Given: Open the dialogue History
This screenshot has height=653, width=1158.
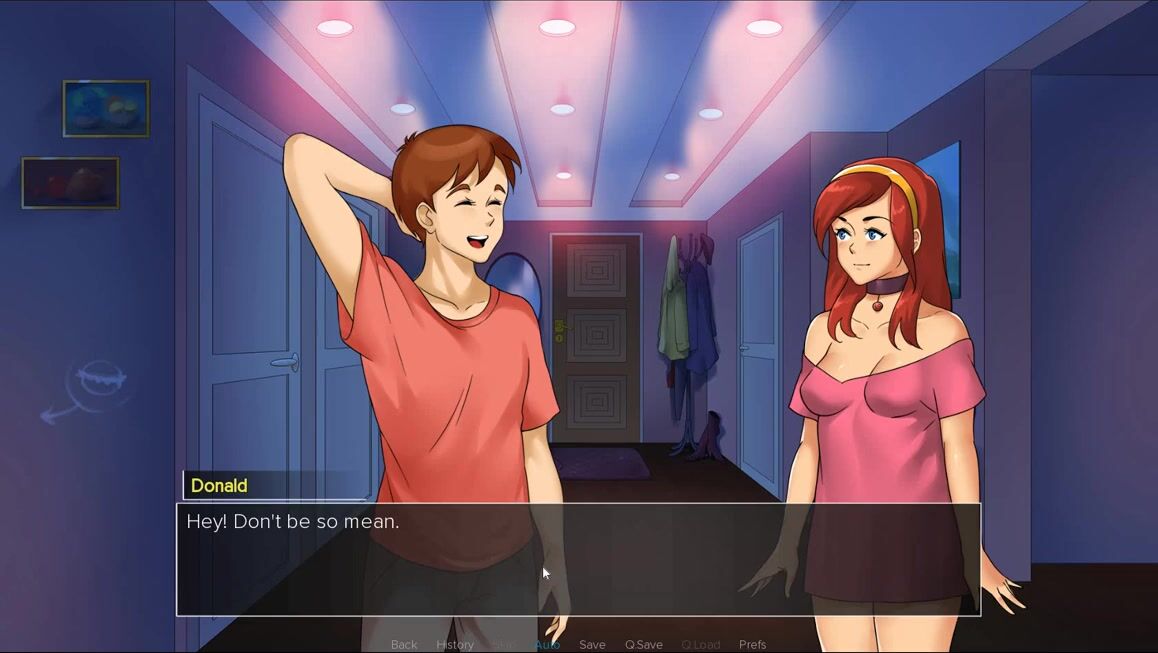Looking at the screenshot, I should click(x=455, y=645).
